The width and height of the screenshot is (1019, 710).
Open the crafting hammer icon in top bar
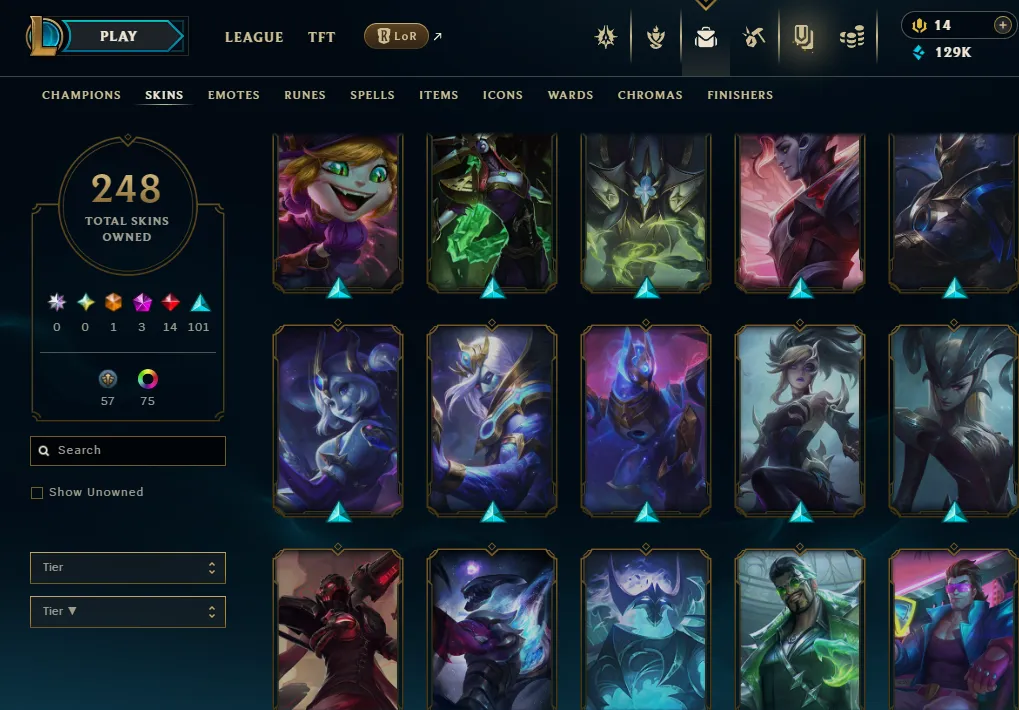coord(754,38)
